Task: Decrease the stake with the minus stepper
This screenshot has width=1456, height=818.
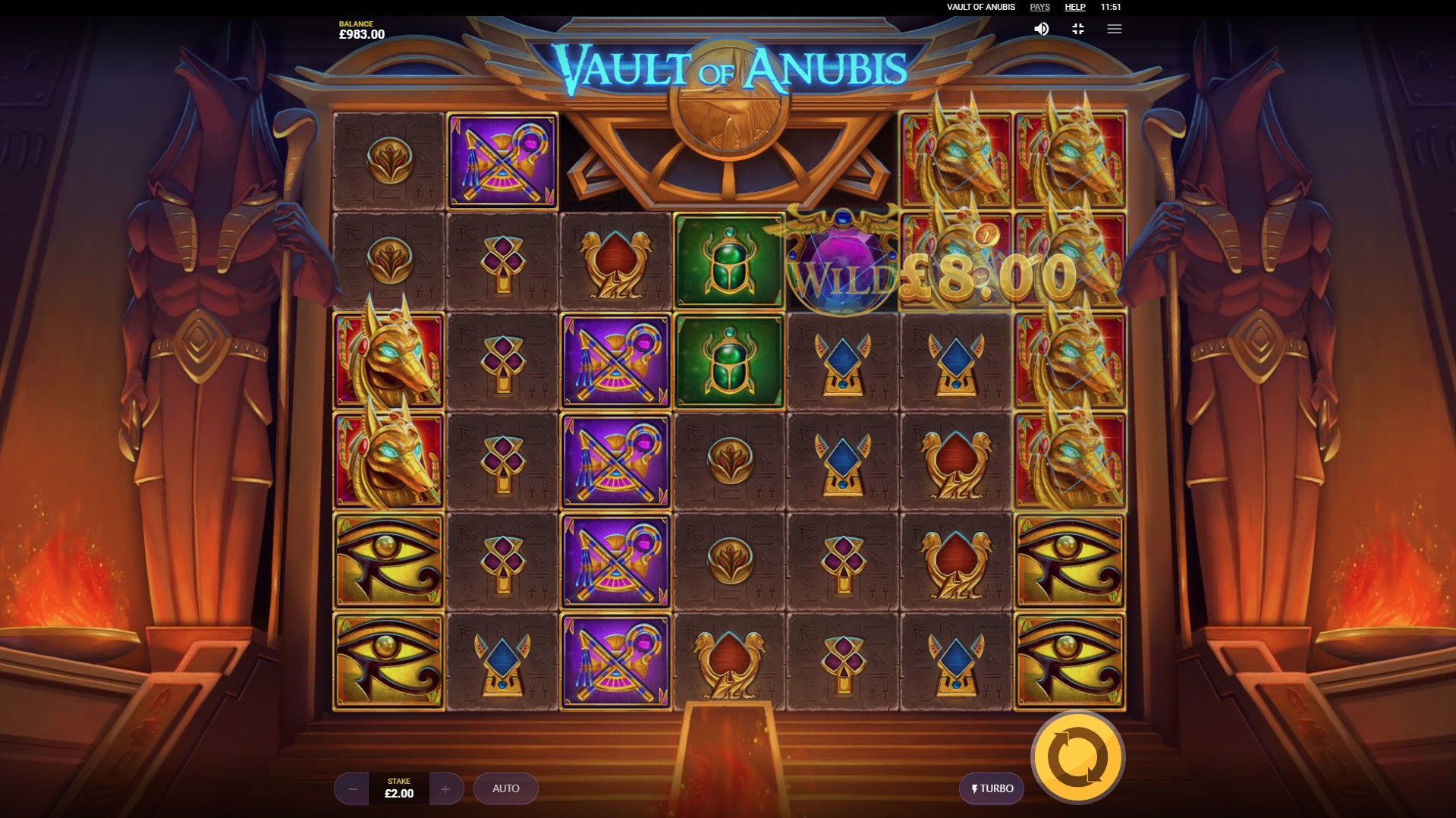Action: (351, 788)
